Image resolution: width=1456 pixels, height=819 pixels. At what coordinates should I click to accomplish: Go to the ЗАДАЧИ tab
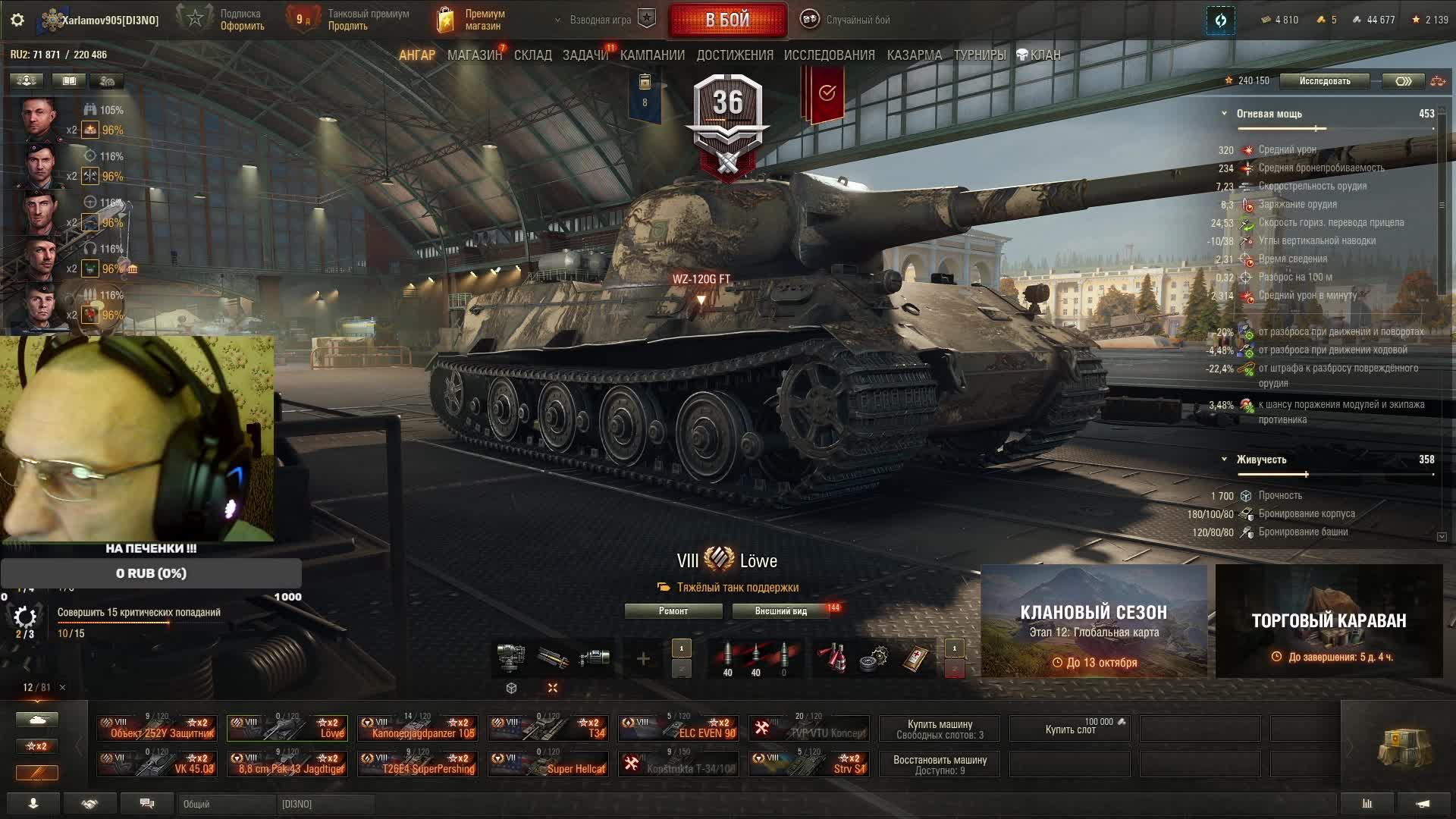[x=585, y=55]
